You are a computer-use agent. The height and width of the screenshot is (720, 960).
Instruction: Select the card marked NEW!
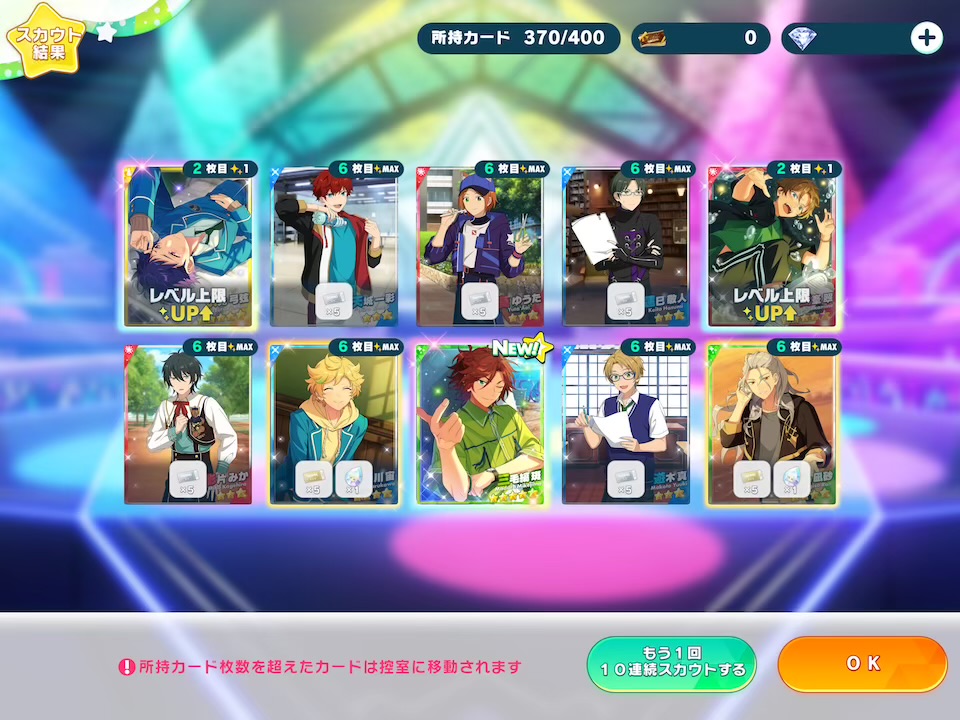point(480,425)
